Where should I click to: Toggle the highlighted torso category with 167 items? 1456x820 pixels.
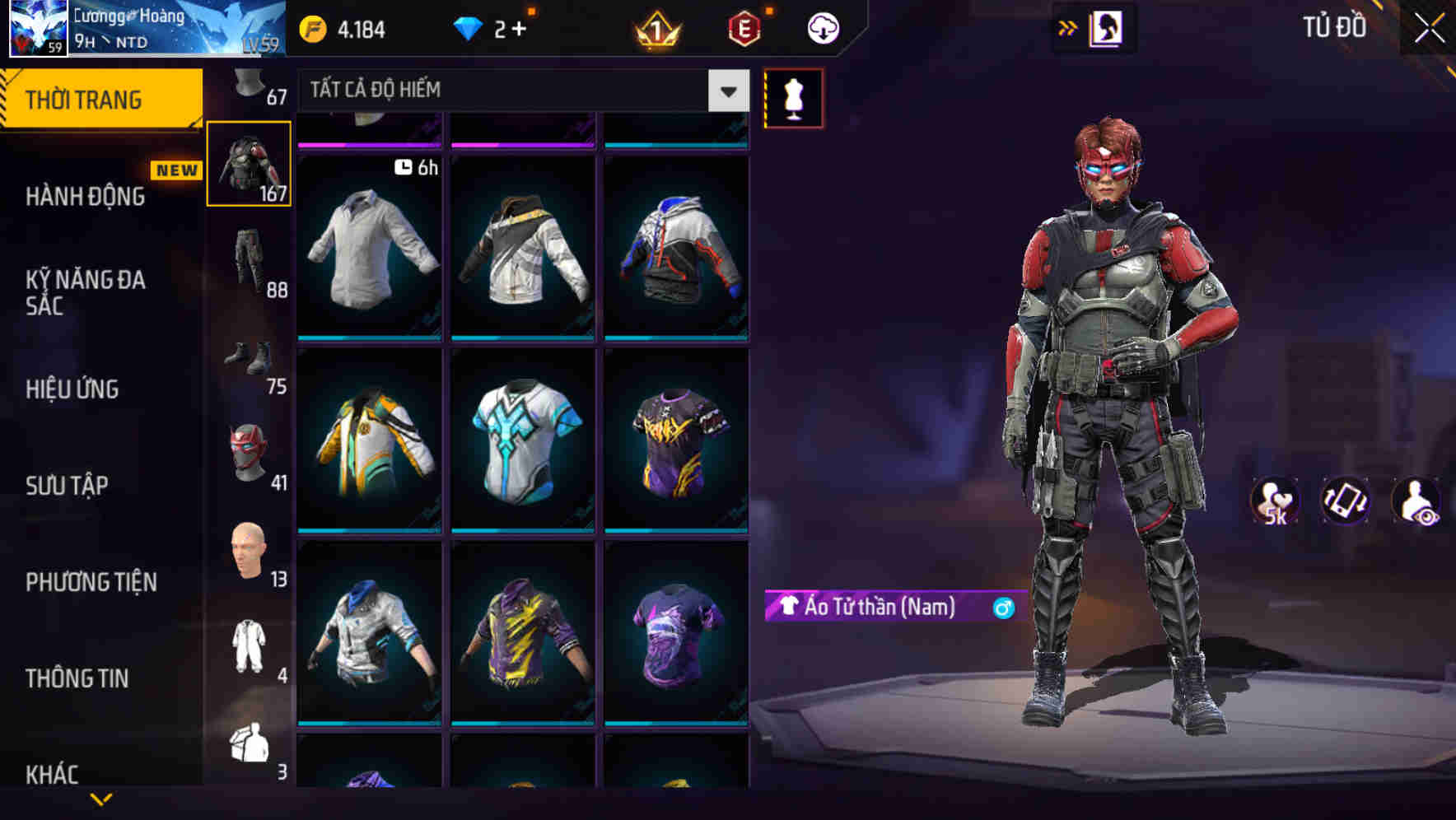(250, 162)
